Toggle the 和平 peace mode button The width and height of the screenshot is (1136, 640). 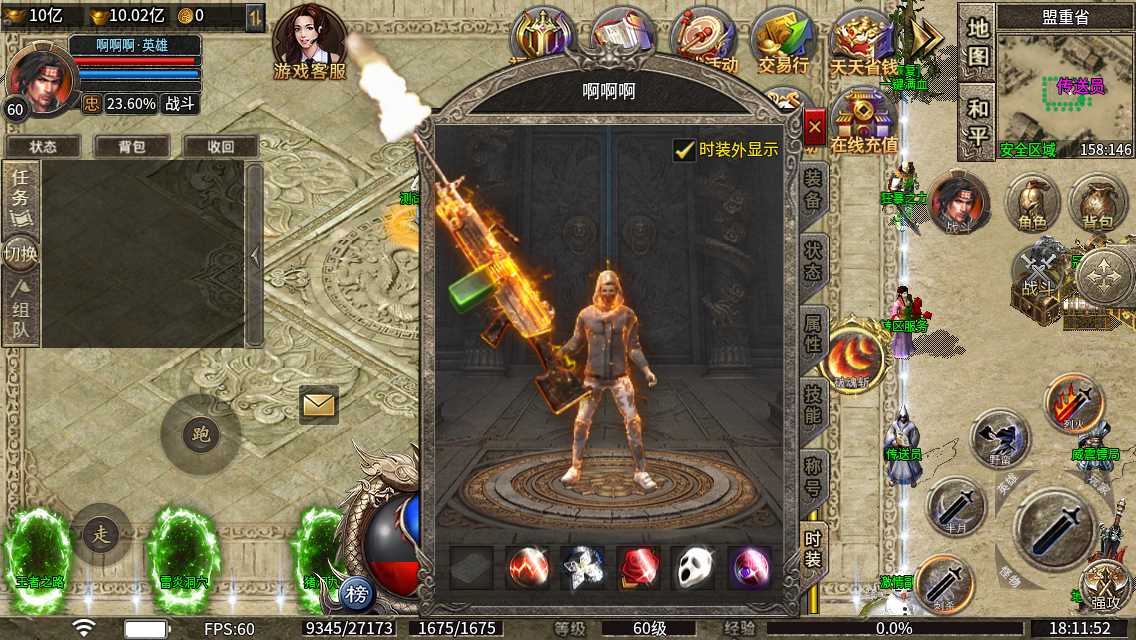point(976,122)
